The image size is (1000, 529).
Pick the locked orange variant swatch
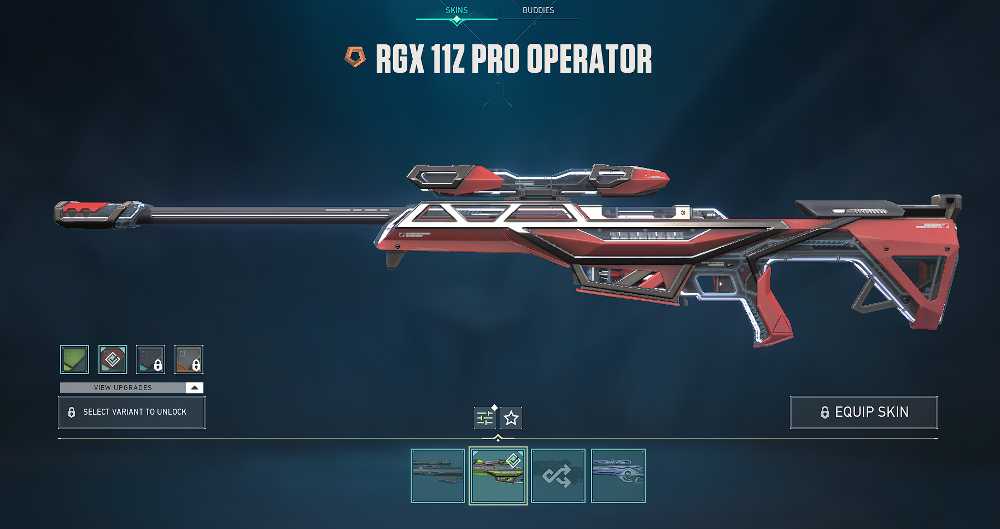(x=188, y=359)
